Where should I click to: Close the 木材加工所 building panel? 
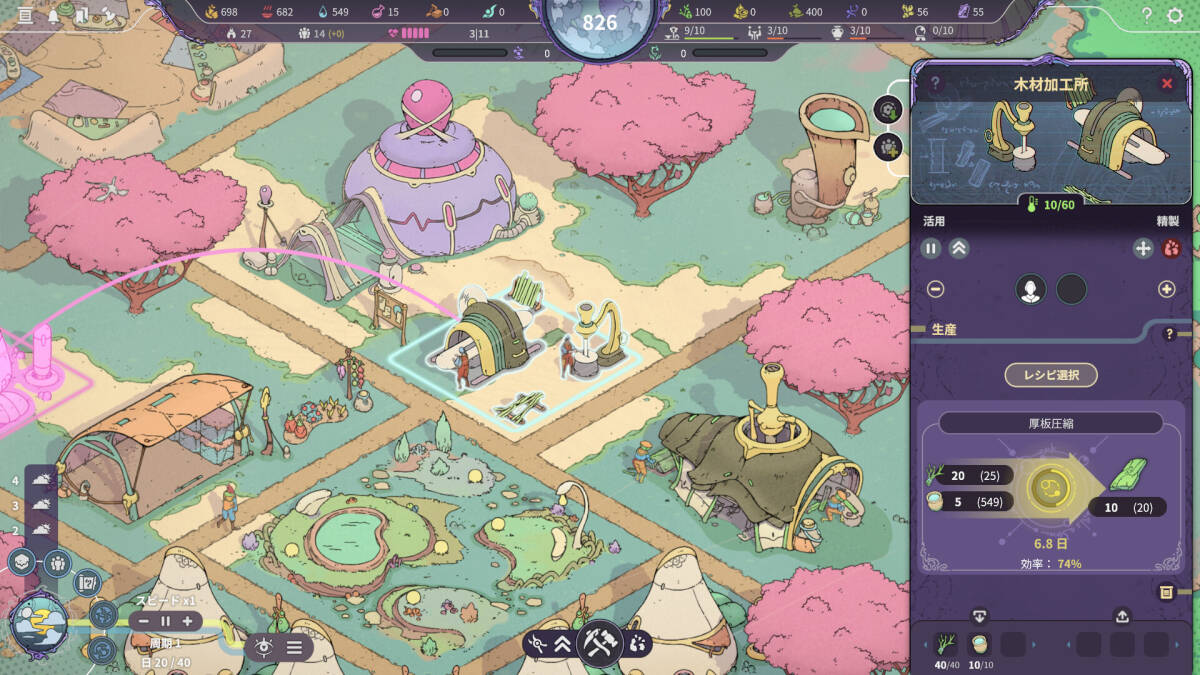(1166, 84)
